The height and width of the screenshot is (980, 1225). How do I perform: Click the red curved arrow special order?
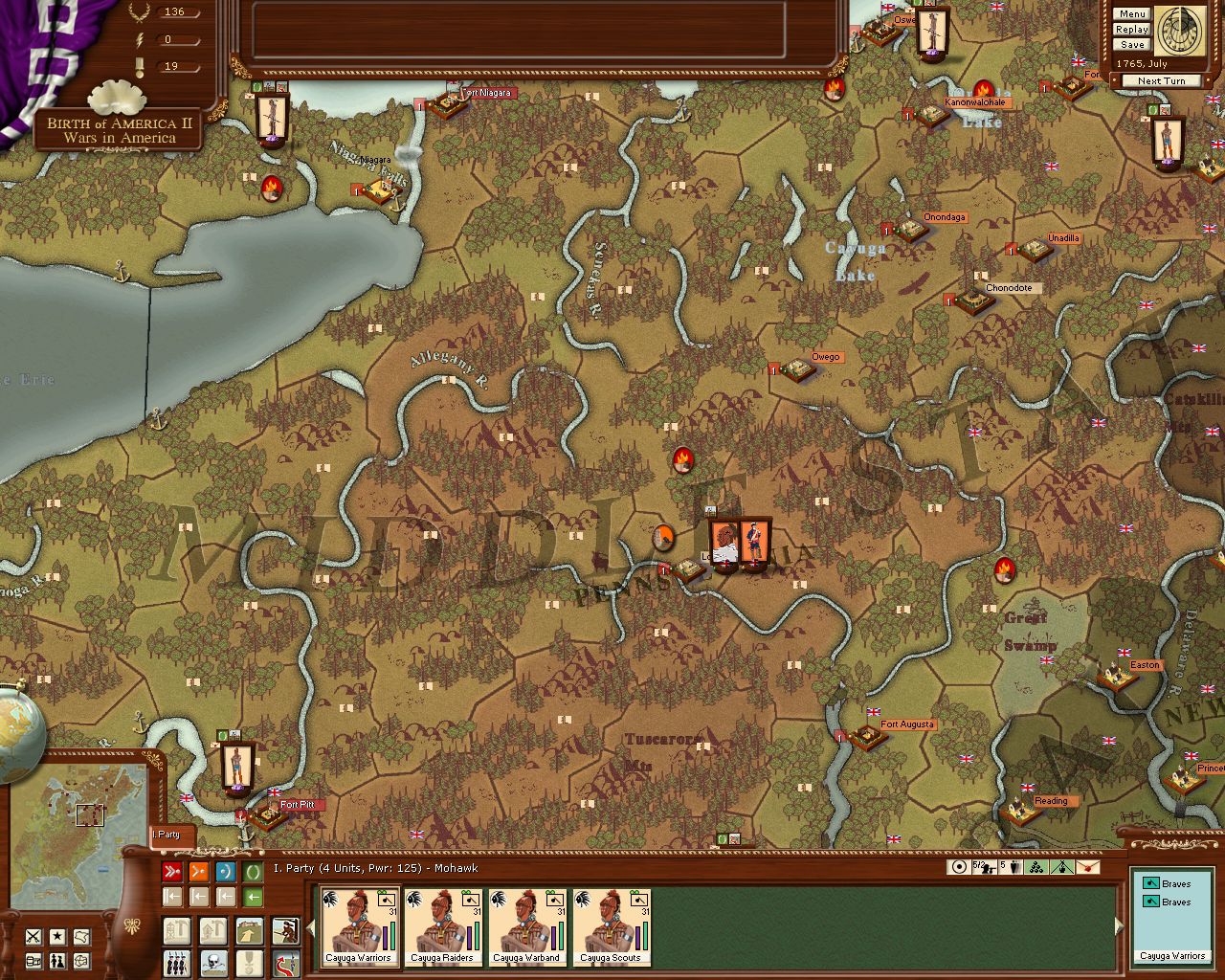point(285,962)
